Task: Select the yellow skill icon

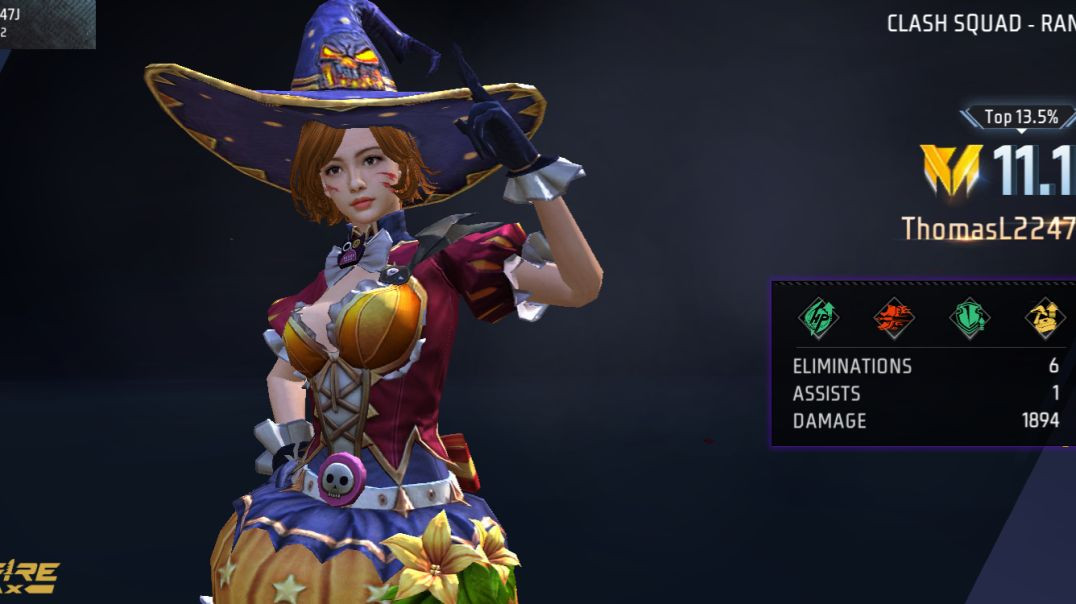Action: pos(1044,318)
